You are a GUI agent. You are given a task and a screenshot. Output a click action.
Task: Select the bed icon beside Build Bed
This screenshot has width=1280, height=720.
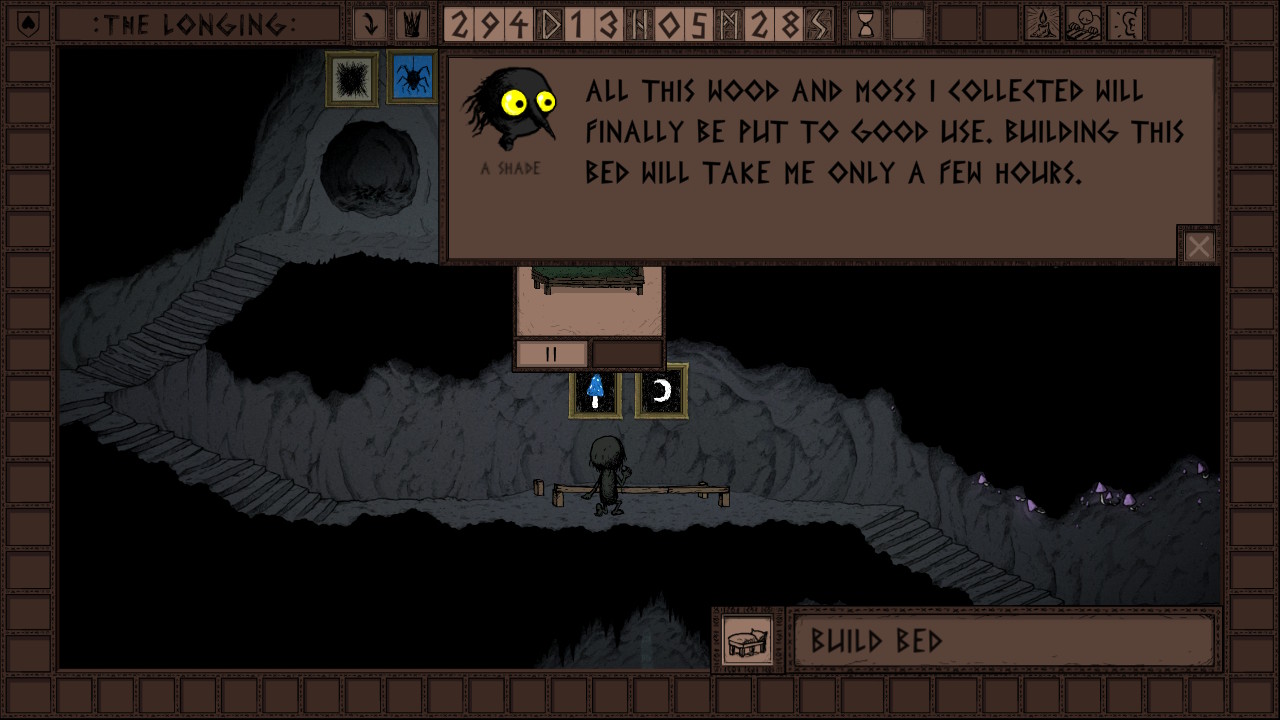click(747, 640)
